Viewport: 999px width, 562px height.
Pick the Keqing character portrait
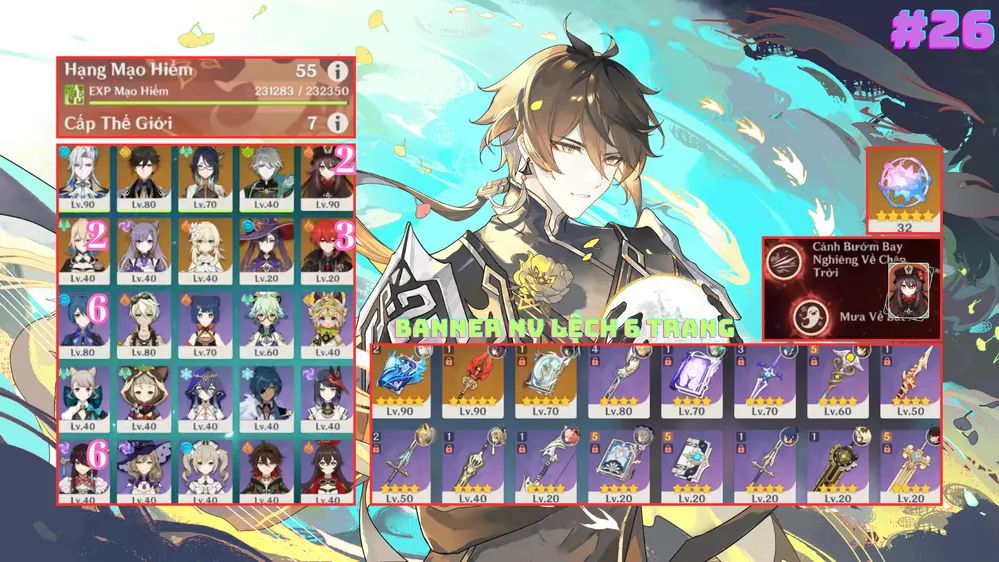coord(145,245)
